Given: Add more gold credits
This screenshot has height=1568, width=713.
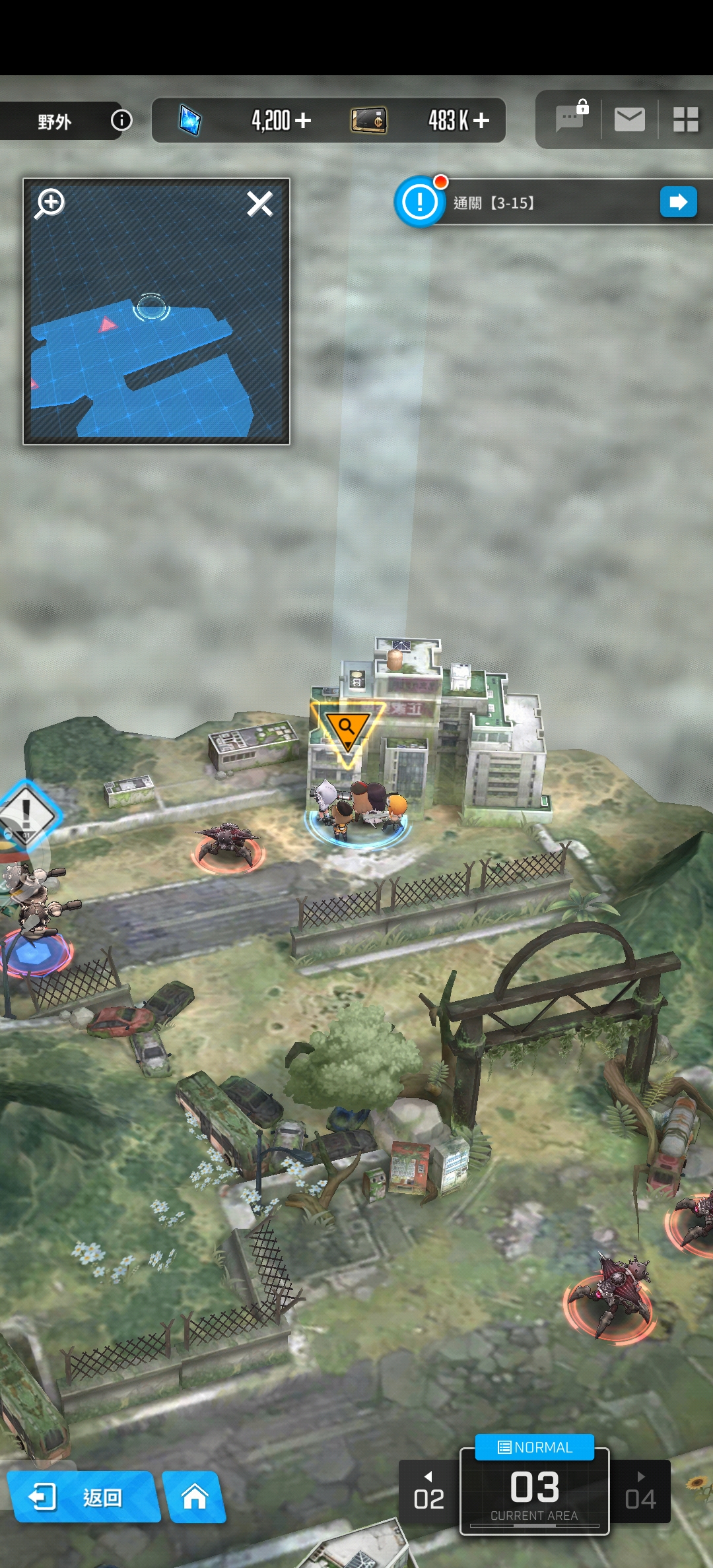Looking at the screenshot, I should coord(481,120).
